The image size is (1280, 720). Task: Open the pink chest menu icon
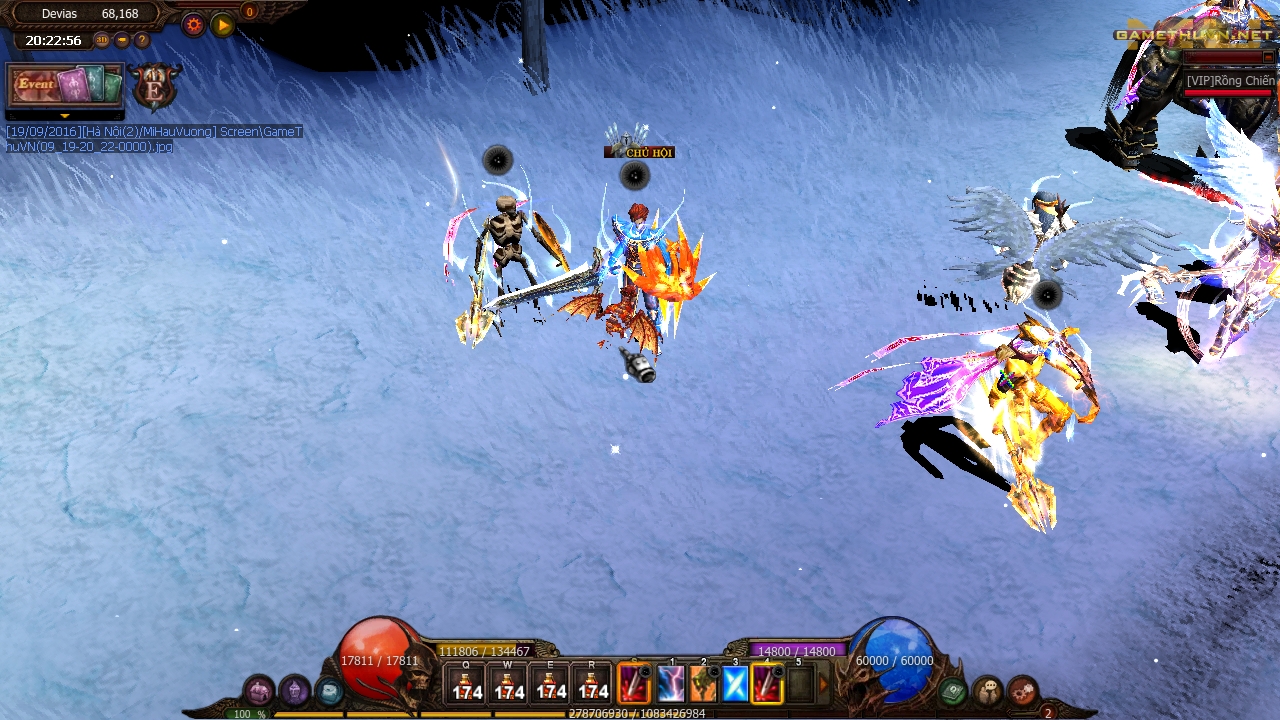click(259, 690)
